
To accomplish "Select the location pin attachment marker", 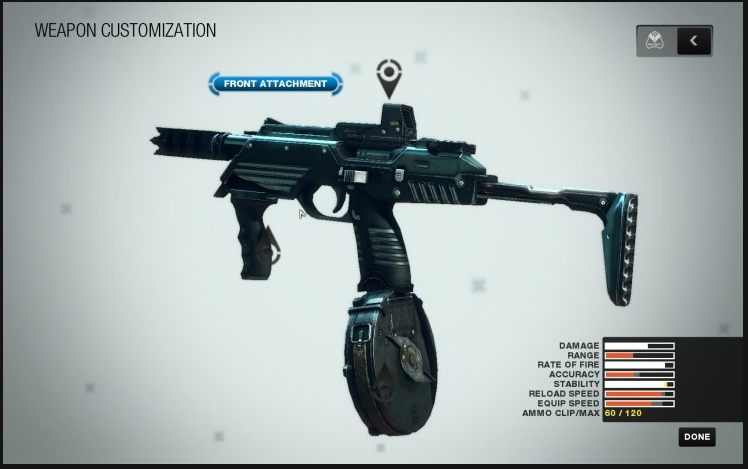I will 388,75.
